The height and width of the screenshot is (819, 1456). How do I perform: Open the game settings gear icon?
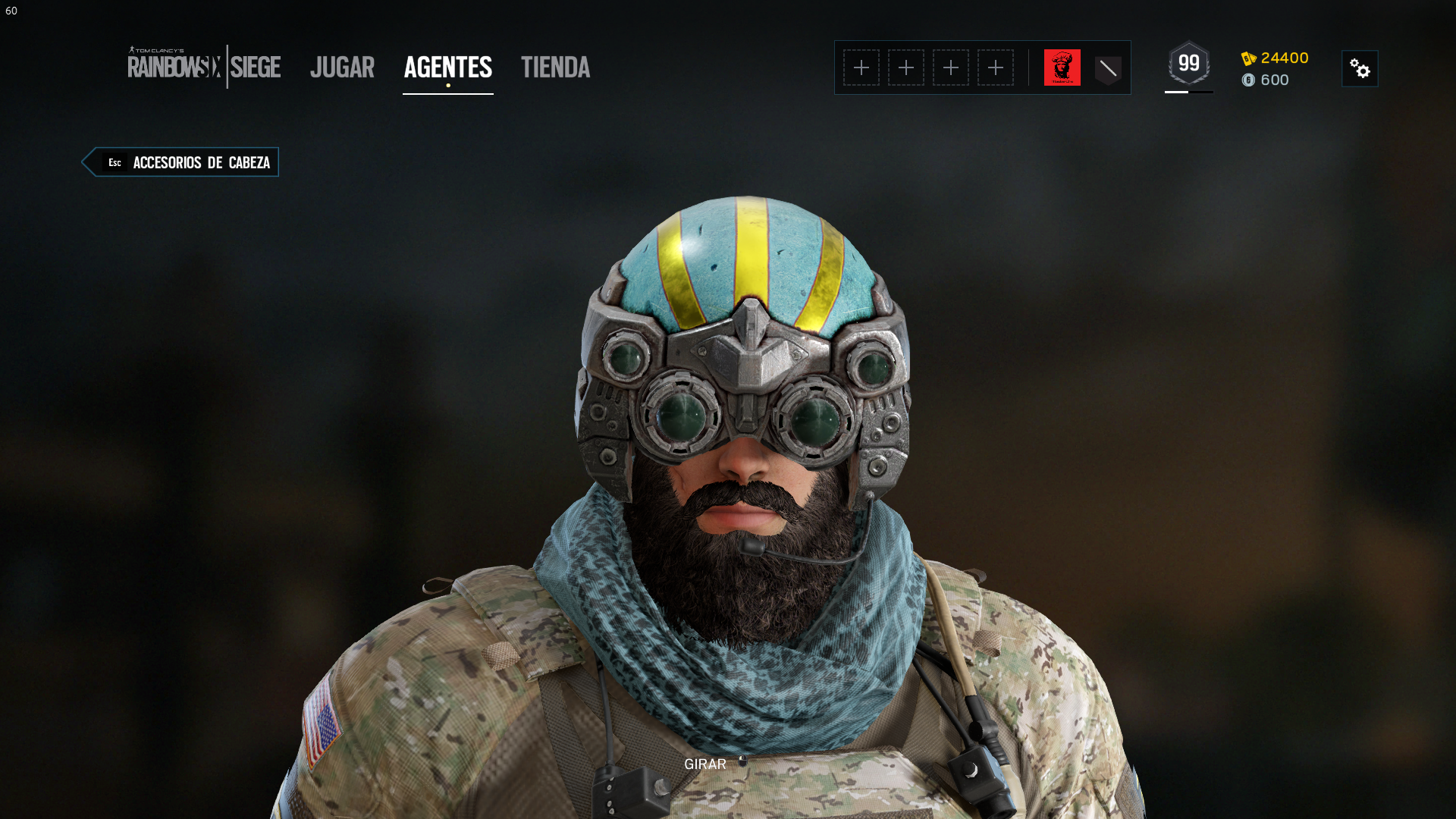1360,68
